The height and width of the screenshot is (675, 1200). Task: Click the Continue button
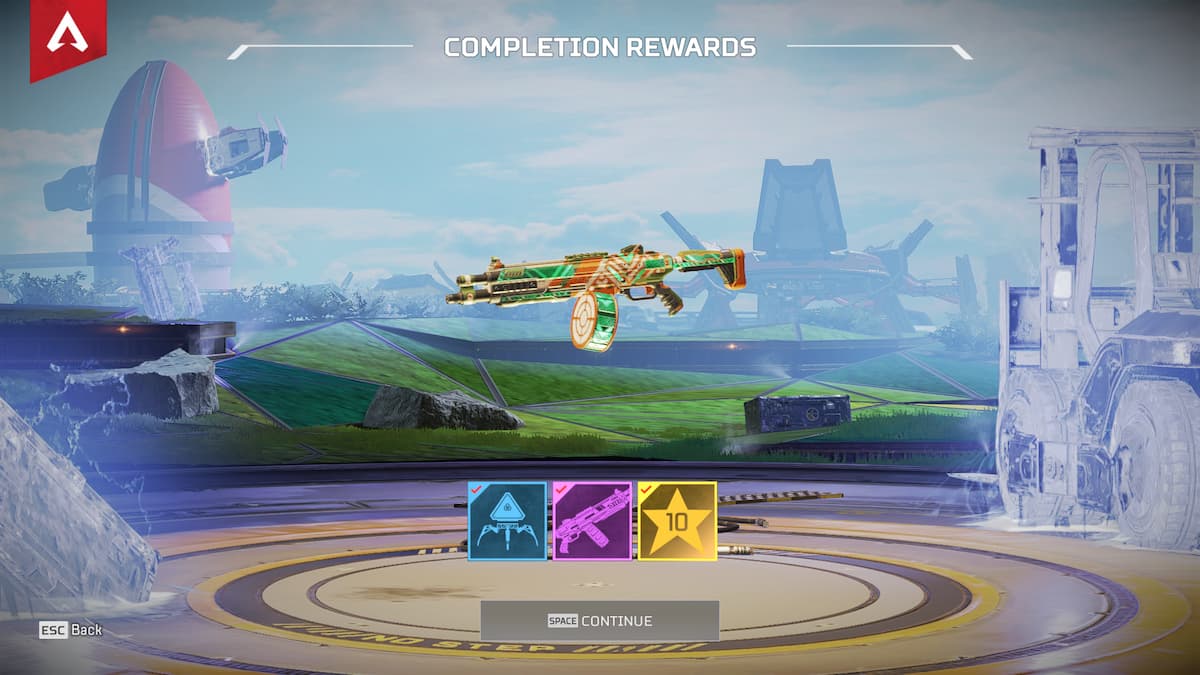click(599, 621)
